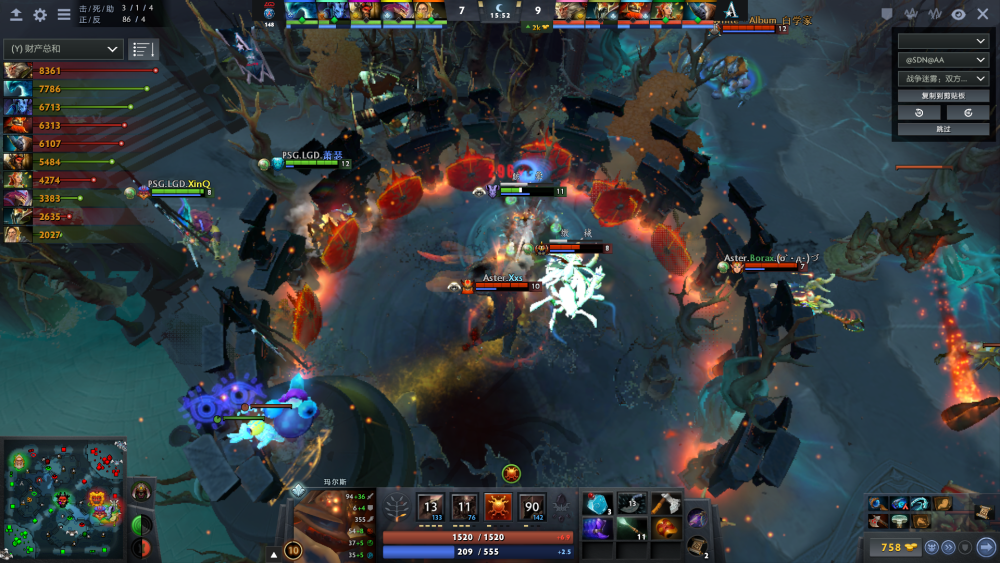Select the top hero with 8361 net worth
Viewport: 1000px width, 563px height.
(x=17, y=71)
